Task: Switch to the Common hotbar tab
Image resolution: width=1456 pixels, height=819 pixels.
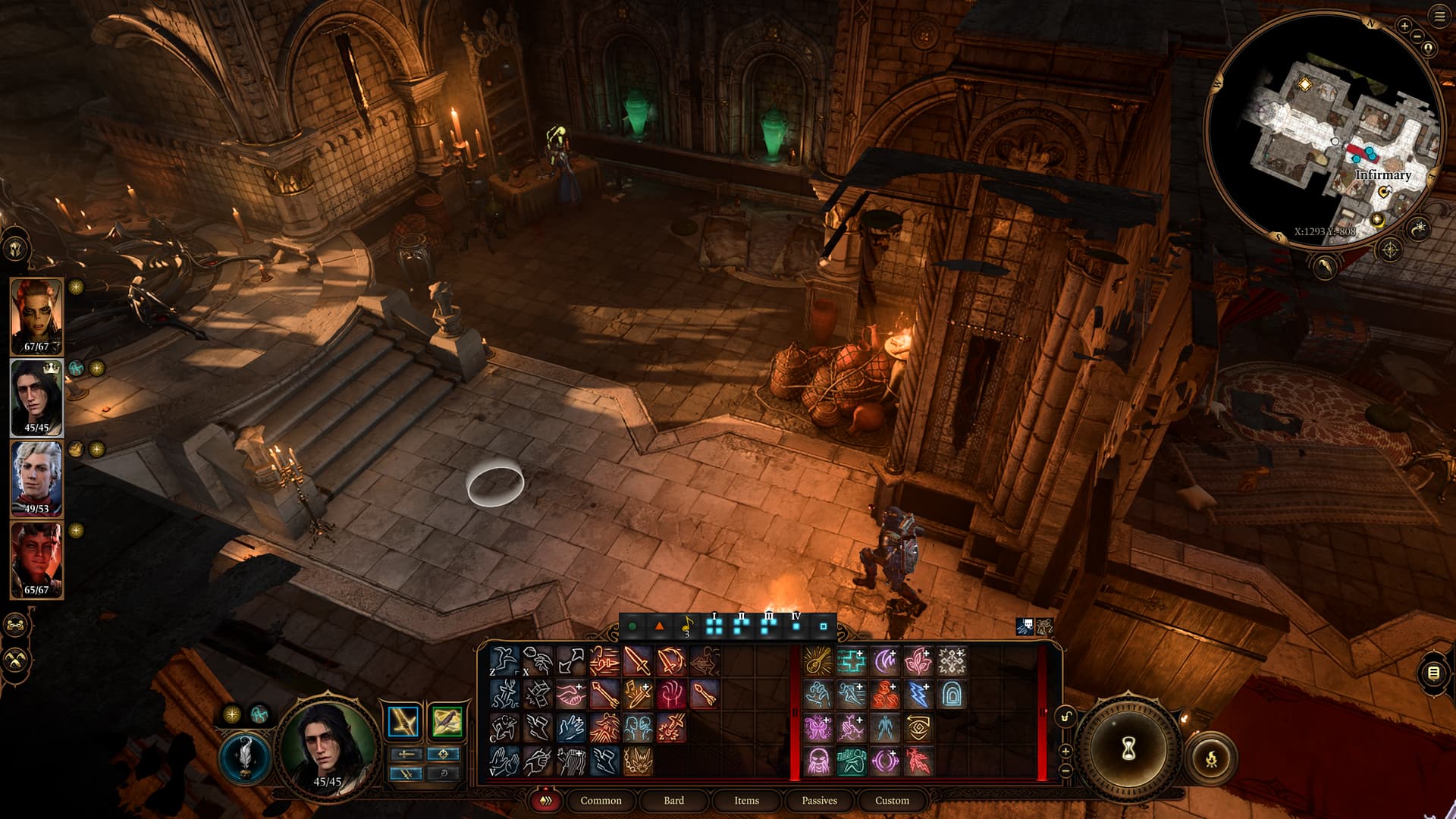Action: tap(601, 800)
